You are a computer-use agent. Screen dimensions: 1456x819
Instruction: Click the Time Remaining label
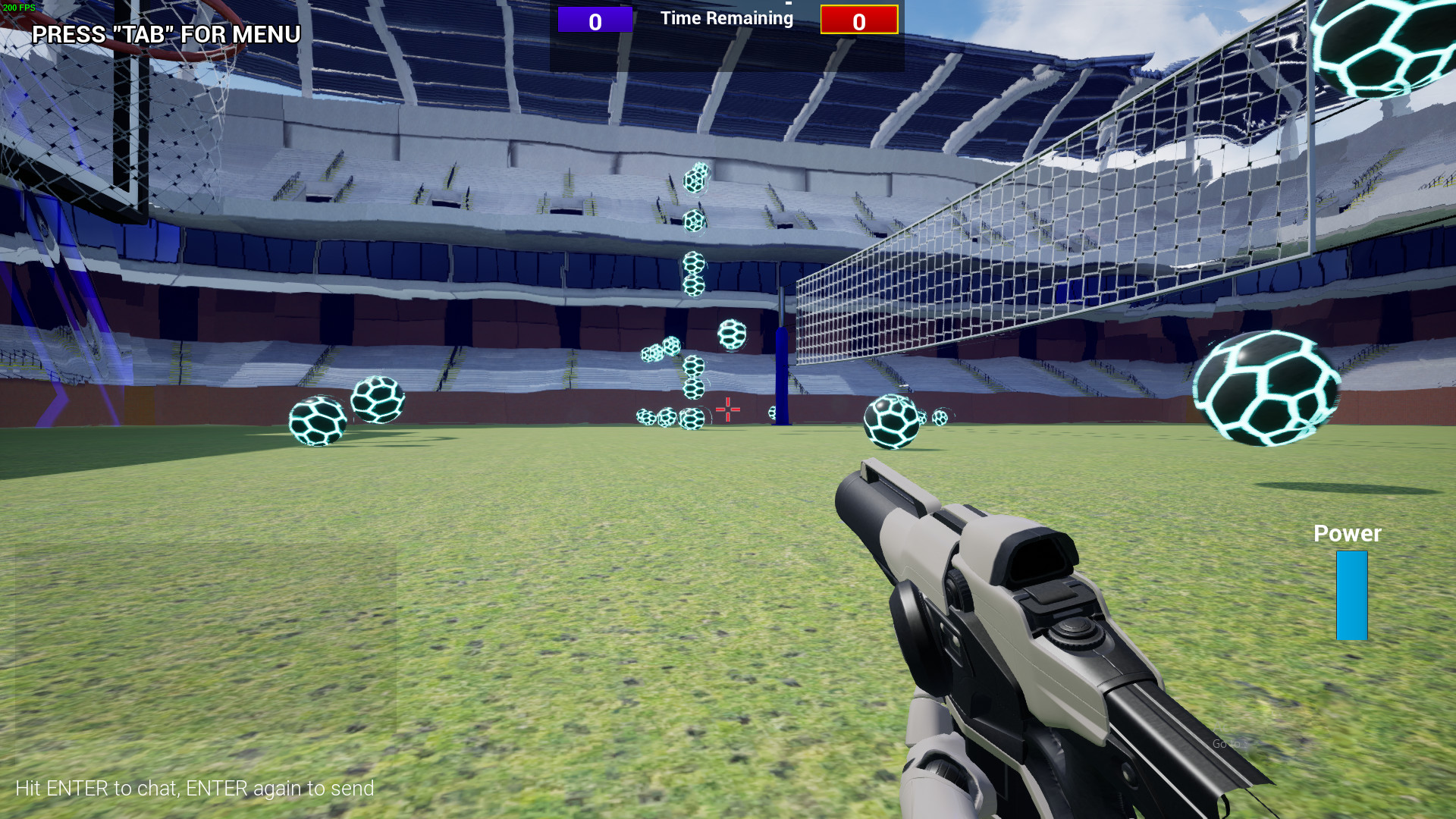click(x=726, y=18)
